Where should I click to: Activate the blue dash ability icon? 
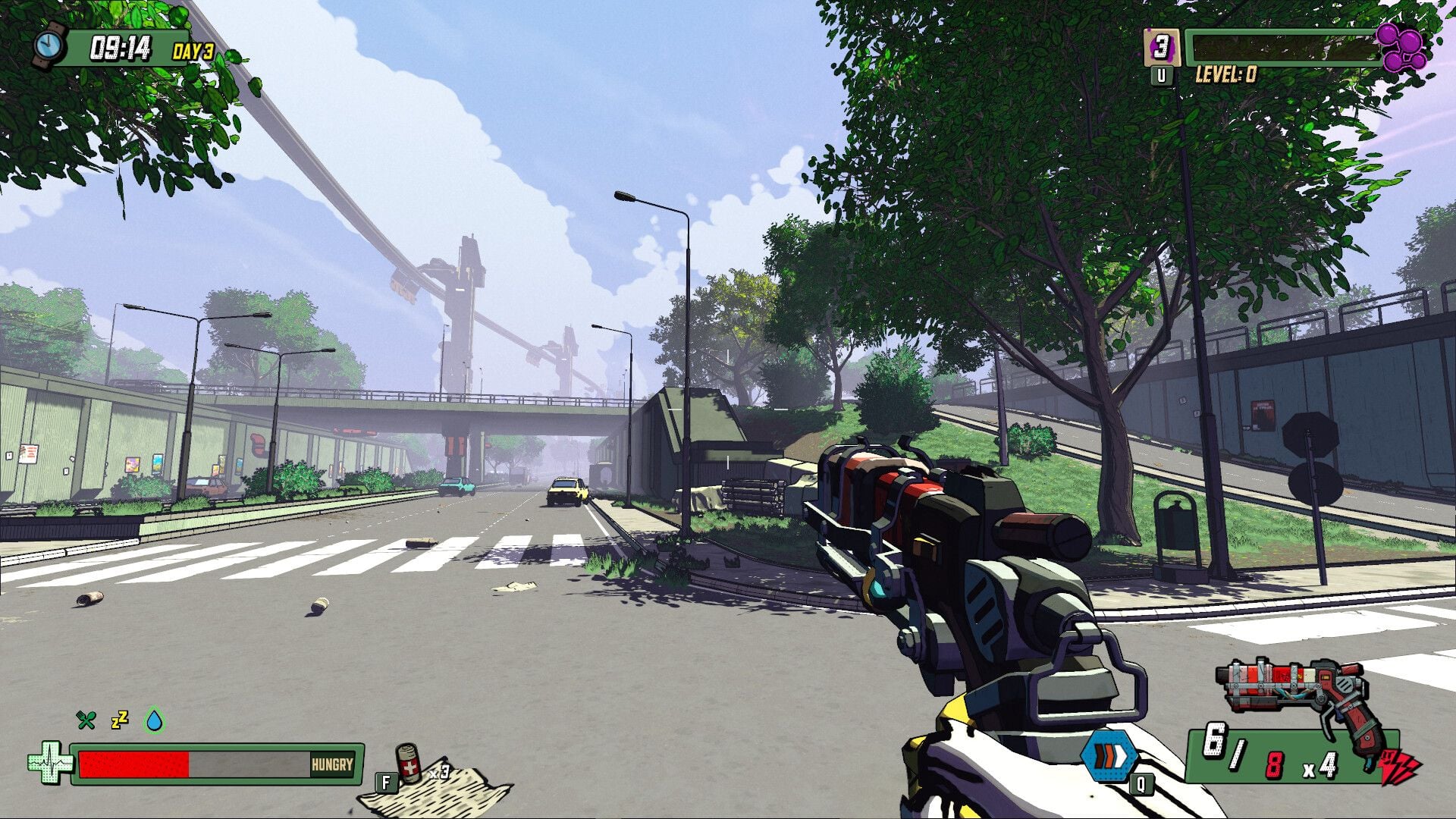pos(1109,757)
